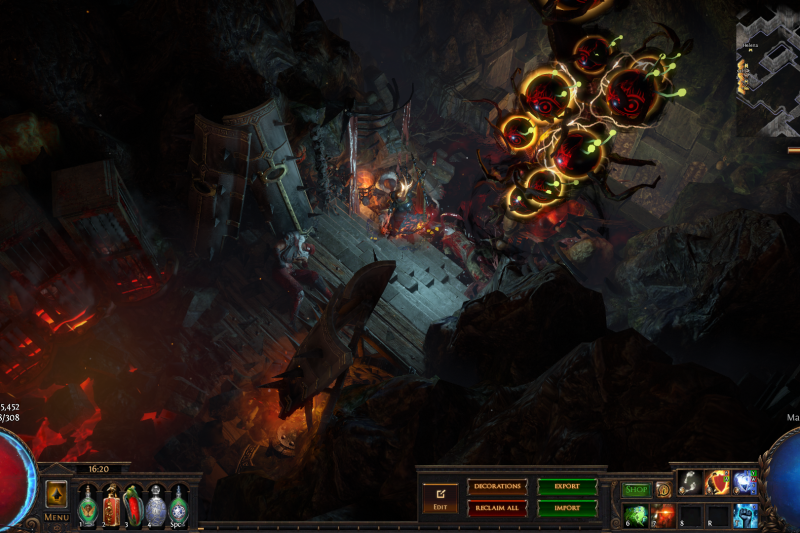Click the Reclaim All button
The height and width of the screenshot is (533, 800).
[x=497, y=508]
